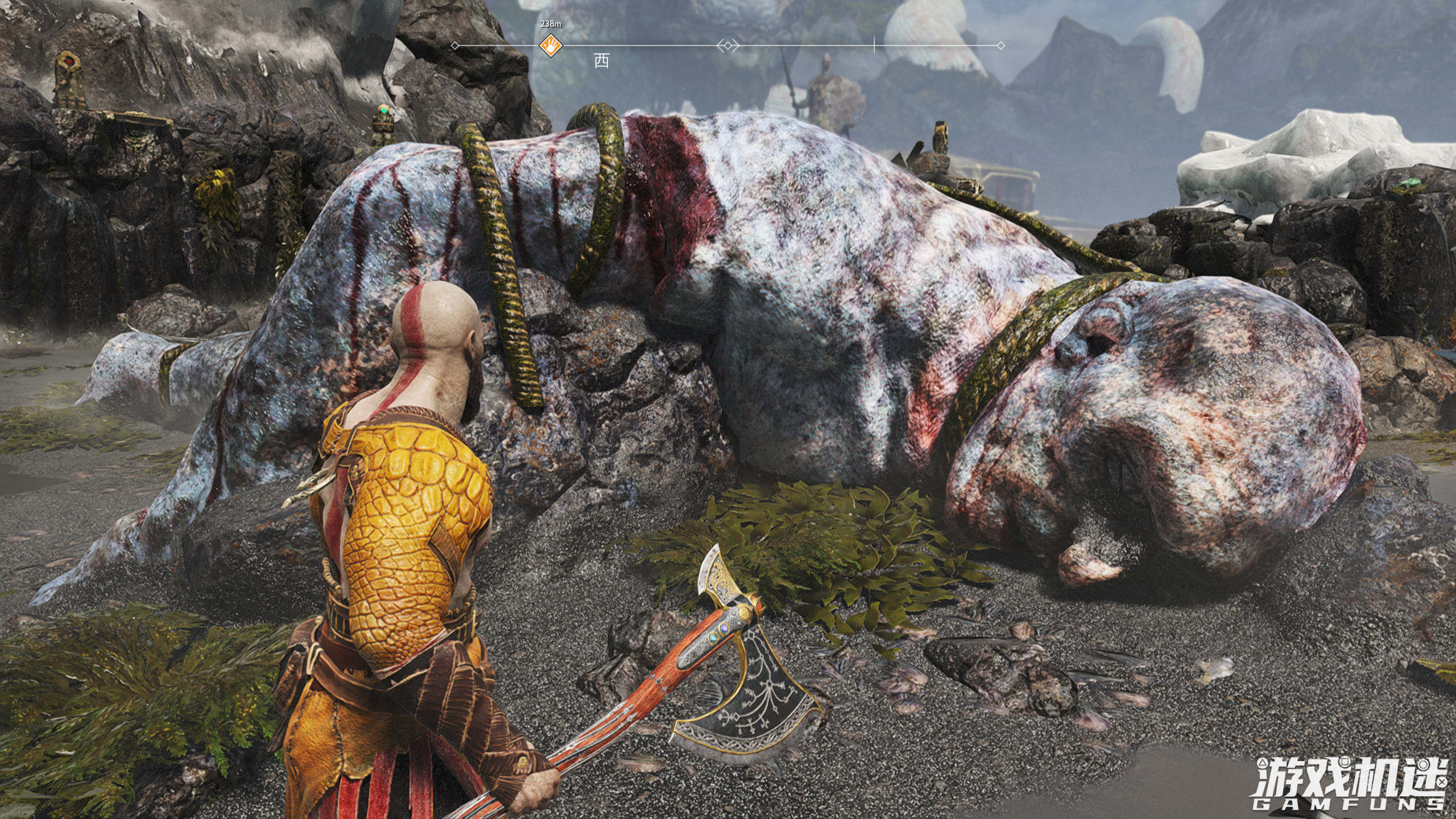This screenshot has height=819, width=1456.
Task: Click the orange hand marker on the compass
Action: [x=551, y=45]
